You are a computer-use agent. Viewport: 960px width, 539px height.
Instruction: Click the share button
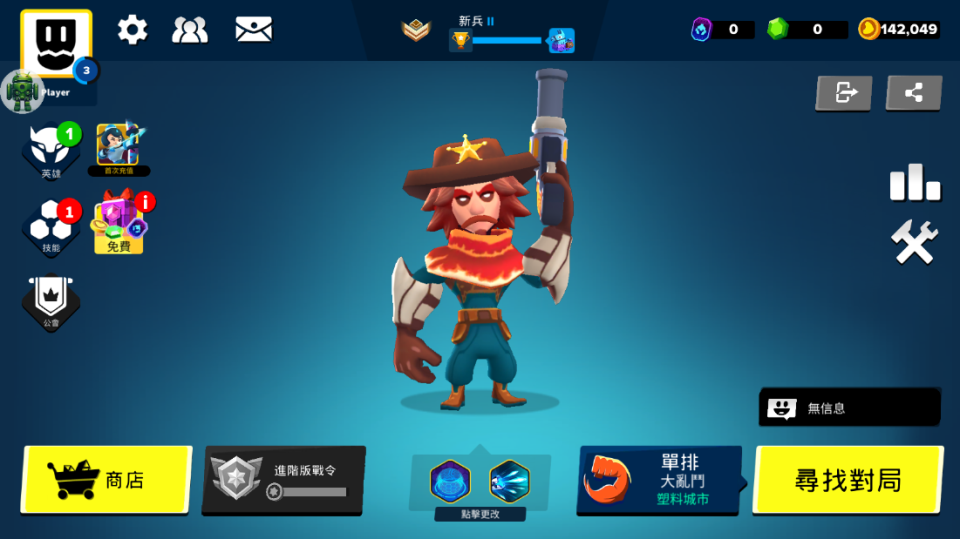(913, 93)
